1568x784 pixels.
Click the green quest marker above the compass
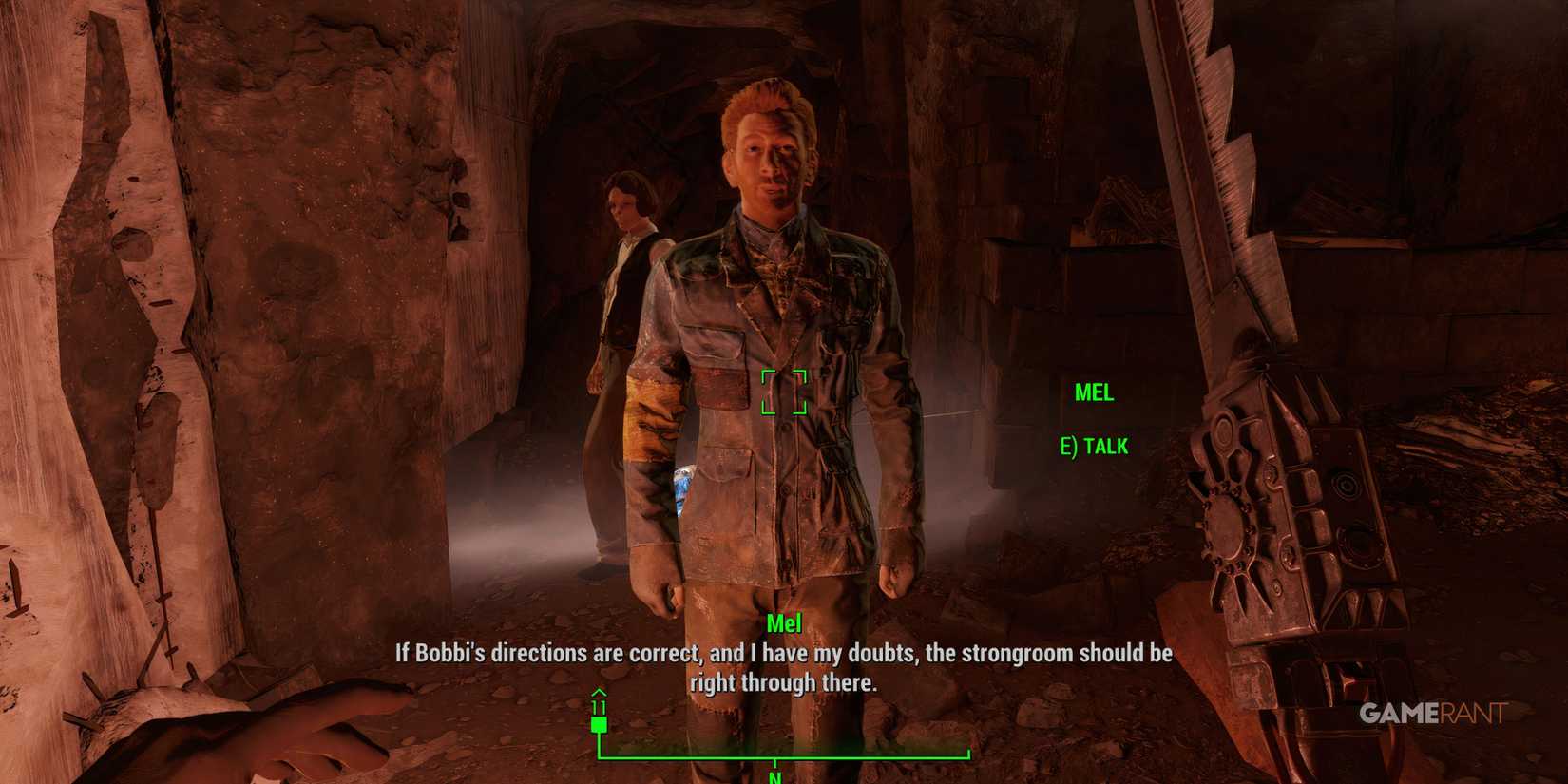600,725
